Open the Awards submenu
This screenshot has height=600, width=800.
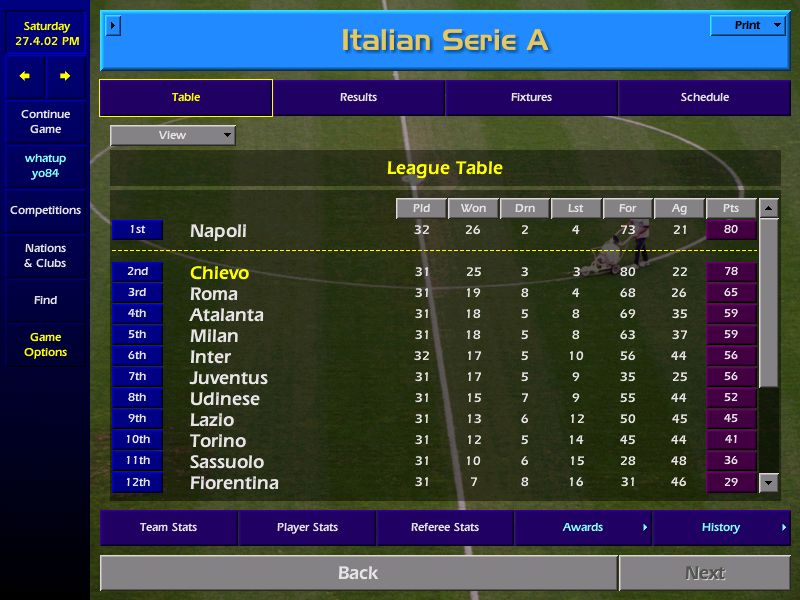[x=583, y=528]
